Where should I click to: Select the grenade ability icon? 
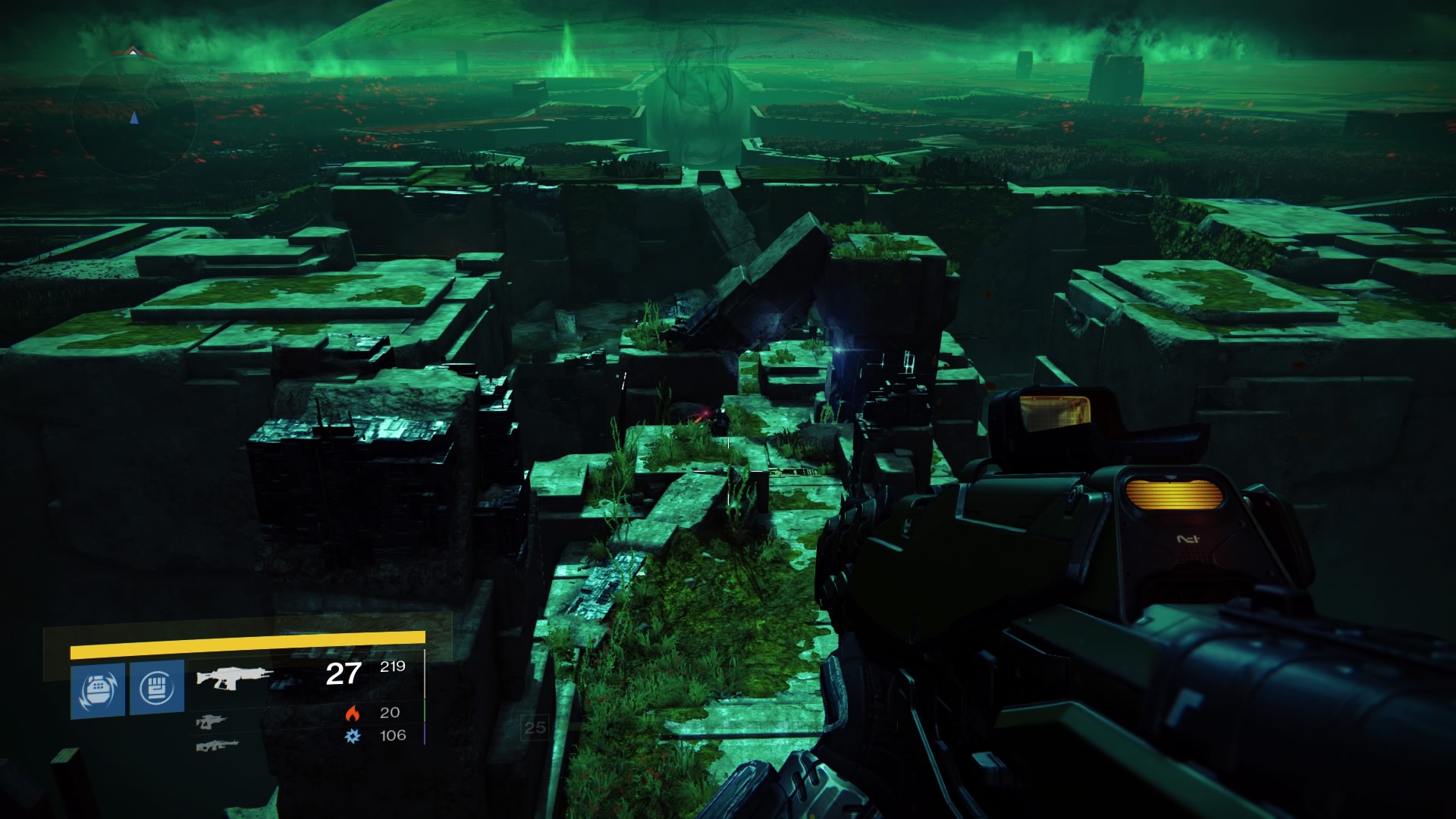coord(98,689)
